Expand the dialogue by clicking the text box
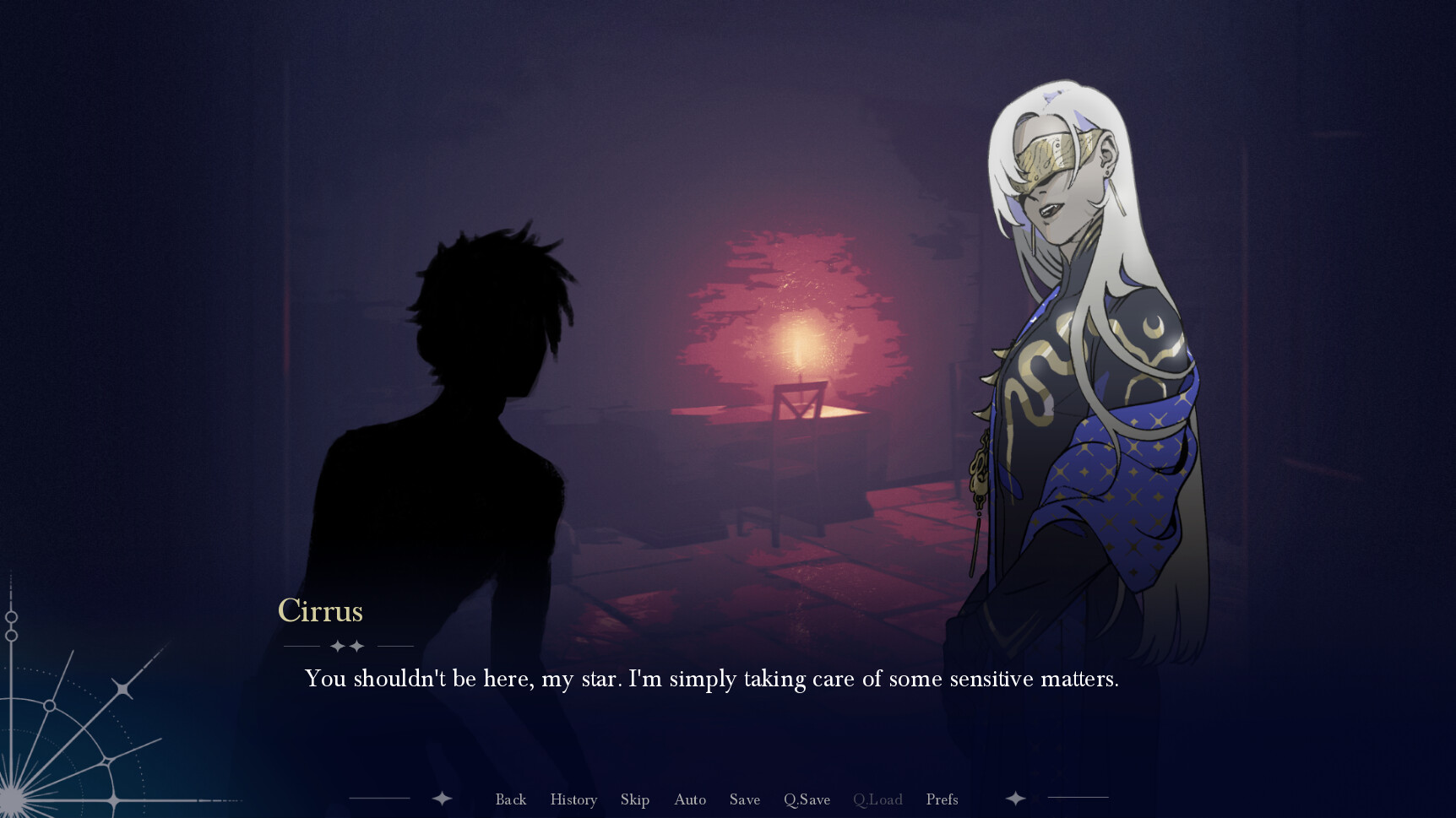Image resolution: width=1456 pixels, height=818 pixels. point(711,679)
